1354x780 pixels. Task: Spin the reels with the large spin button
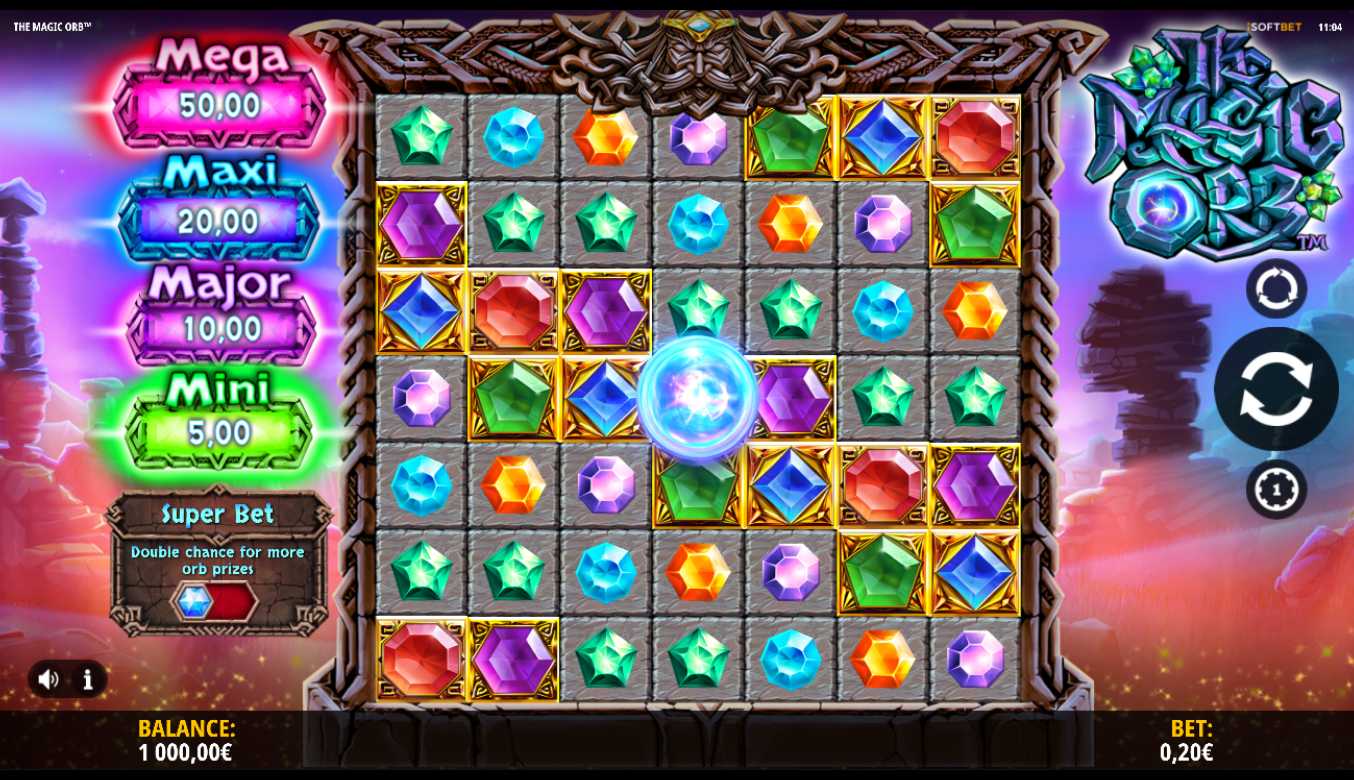[1275, 389]
